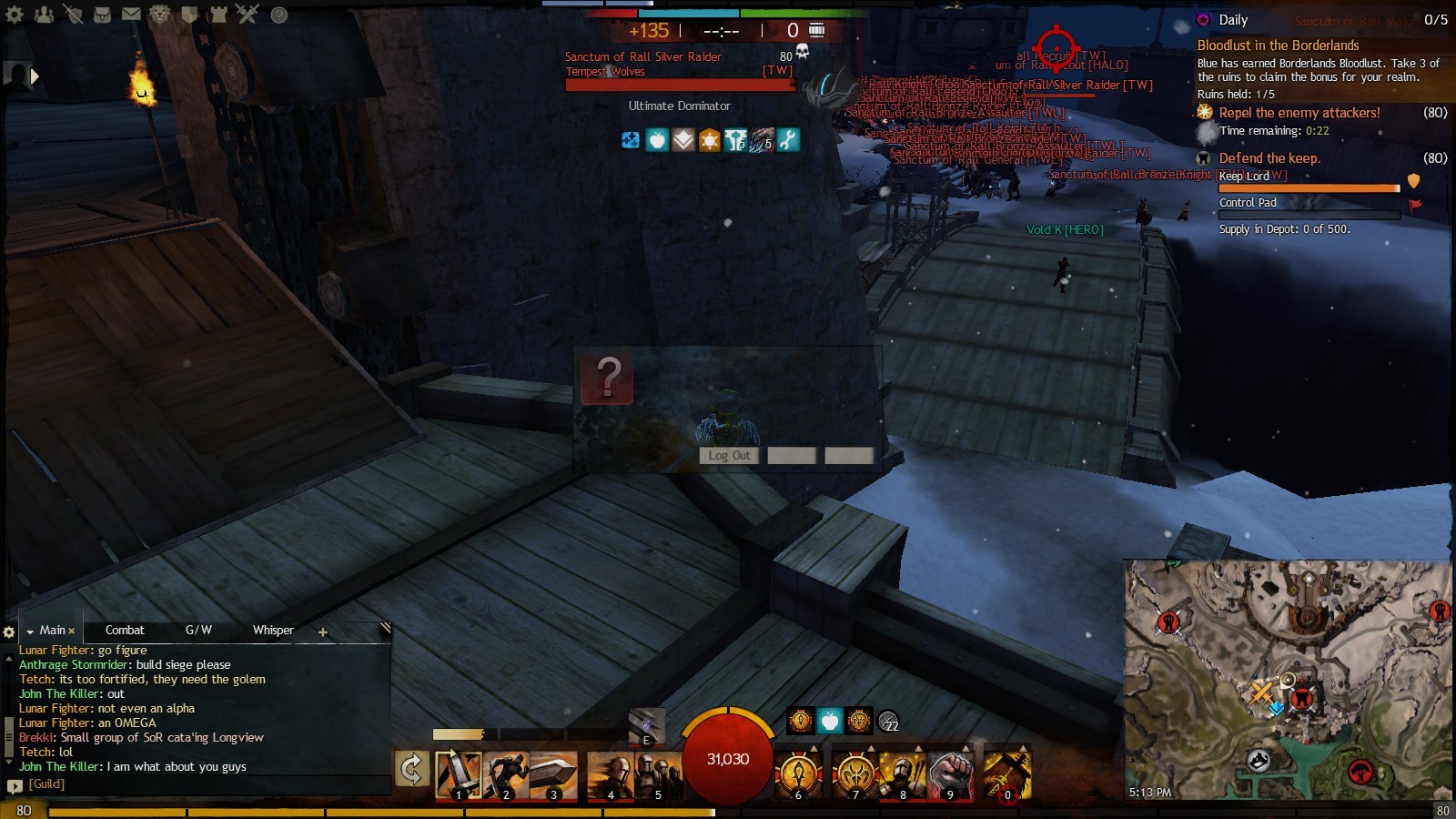The height and width of the screenshot is (819, 1456).
Task: Open the lion head trading post icon
Action: [160, 15]
